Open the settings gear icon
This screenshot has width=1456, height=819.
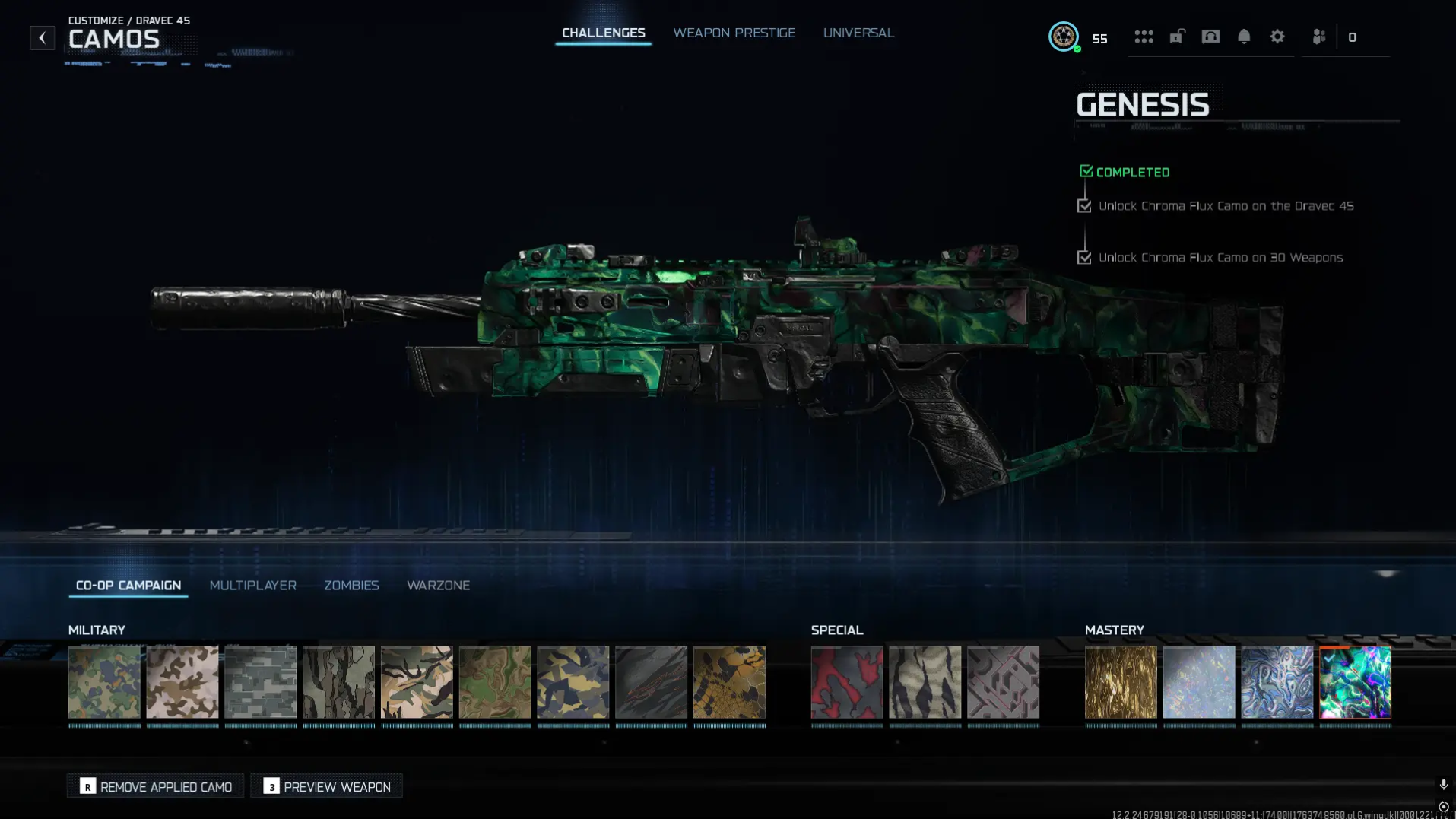[x=1277, y=37]
